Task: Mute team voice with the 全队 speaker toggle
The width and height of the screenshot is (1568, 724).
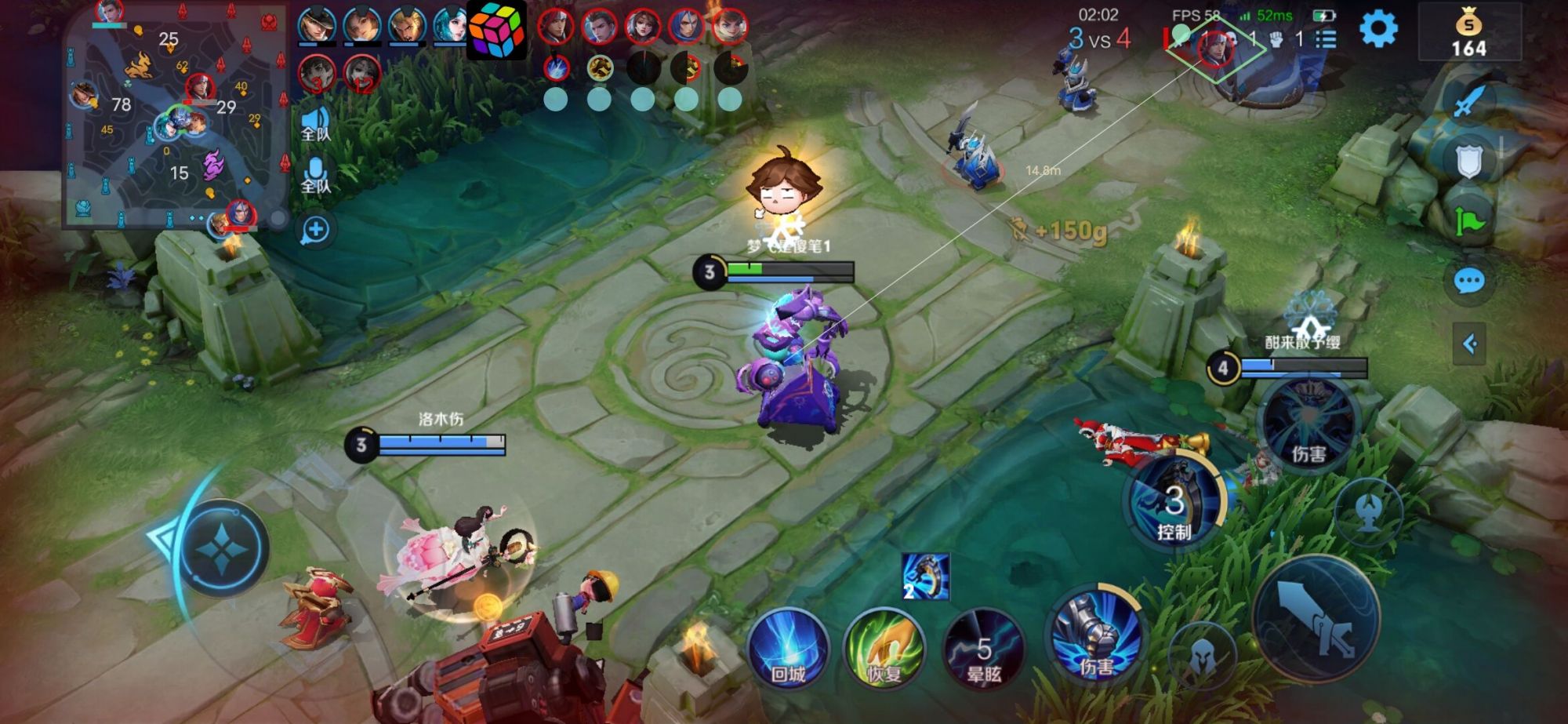Action: point(318,122)
